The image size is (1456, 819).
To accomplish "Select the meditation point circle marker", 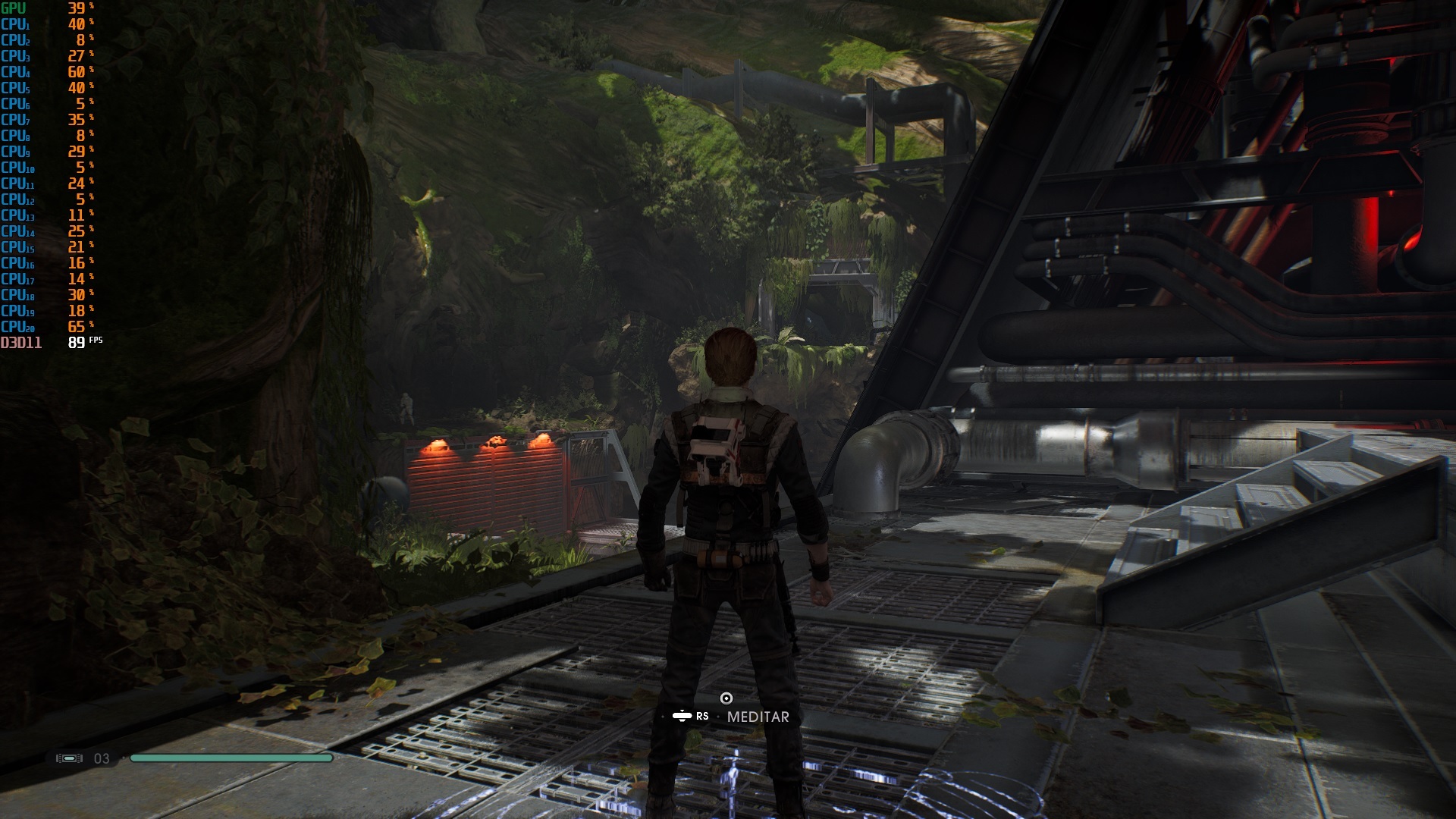I will tap(726, 698).
